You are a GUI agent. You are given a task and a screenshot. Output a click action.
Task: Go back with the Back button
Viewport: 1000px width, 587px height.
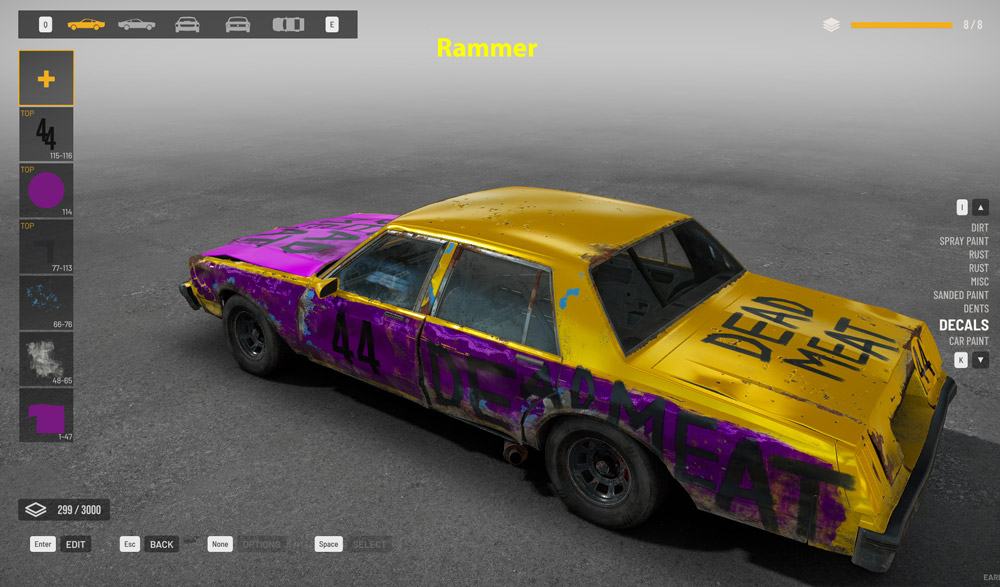pos(161,544)
